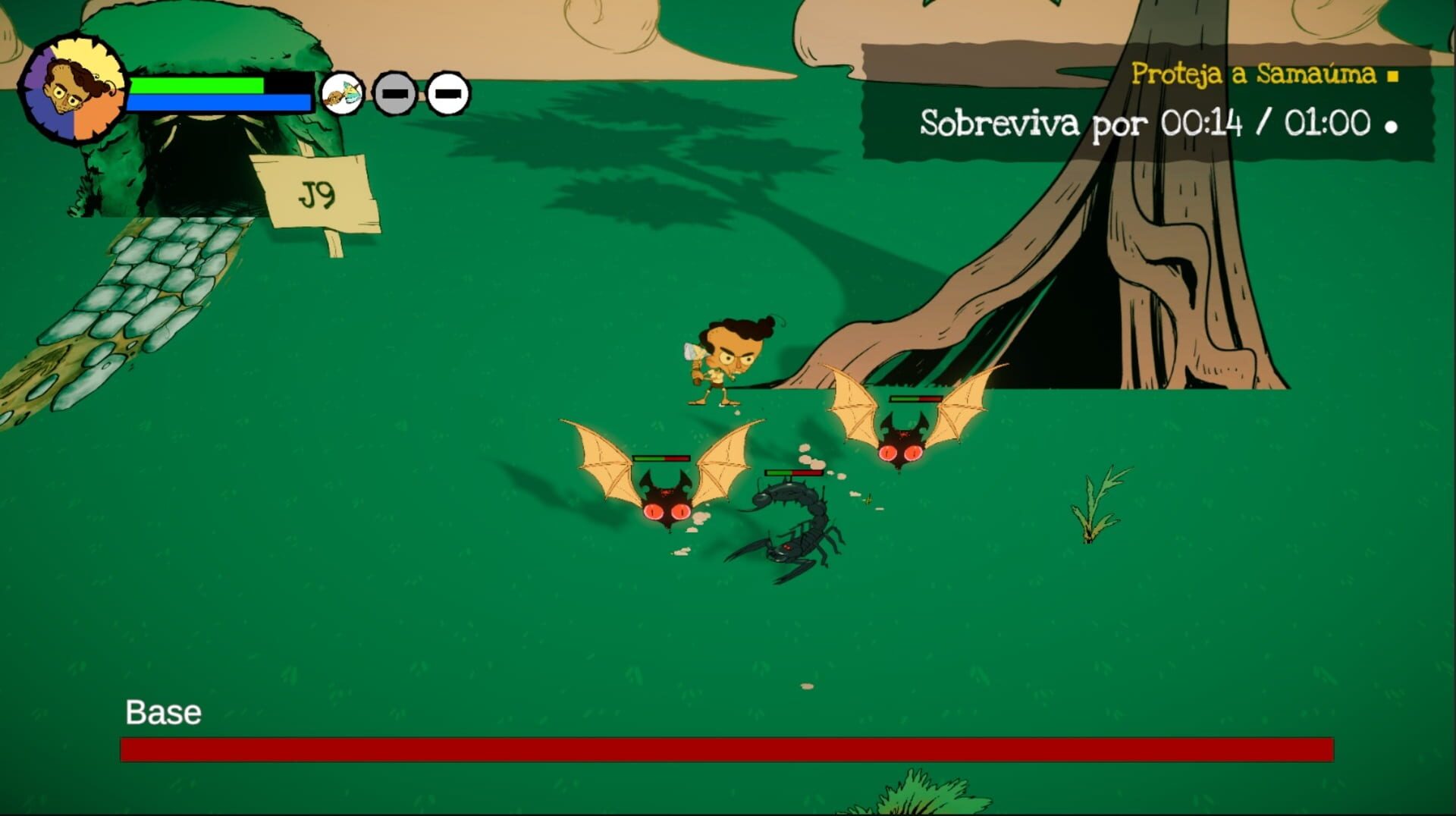Click the third empty ability slot
The image size is (1456, 816).
[447, 94]
